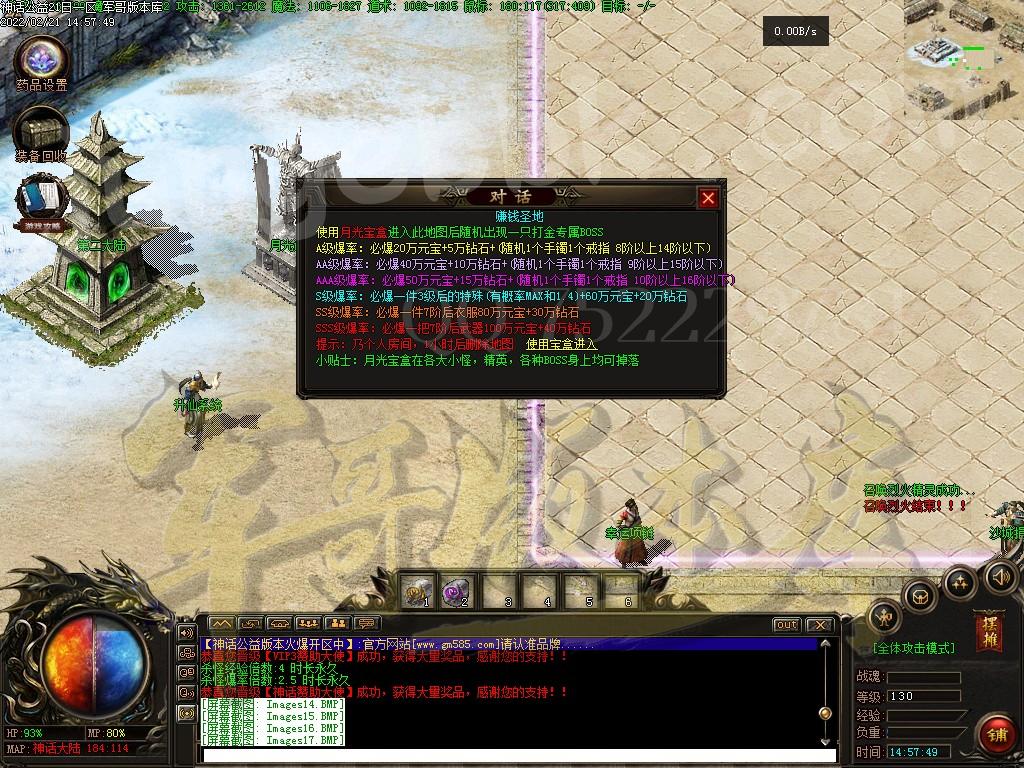Close the 对话 dialog window
Screen dimensions: 1024x768
tap(708, 198)
